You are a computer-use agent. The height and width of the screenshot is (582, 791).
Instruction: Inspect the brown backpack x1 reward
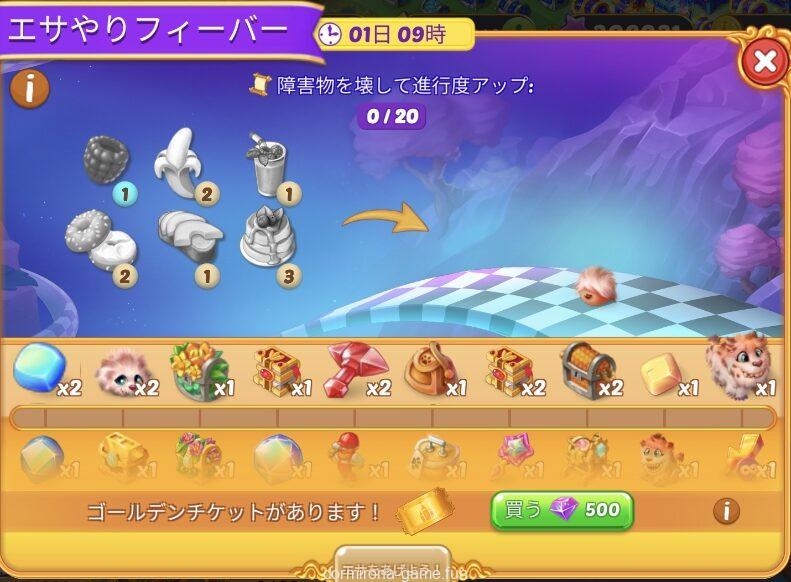(432, 370)
